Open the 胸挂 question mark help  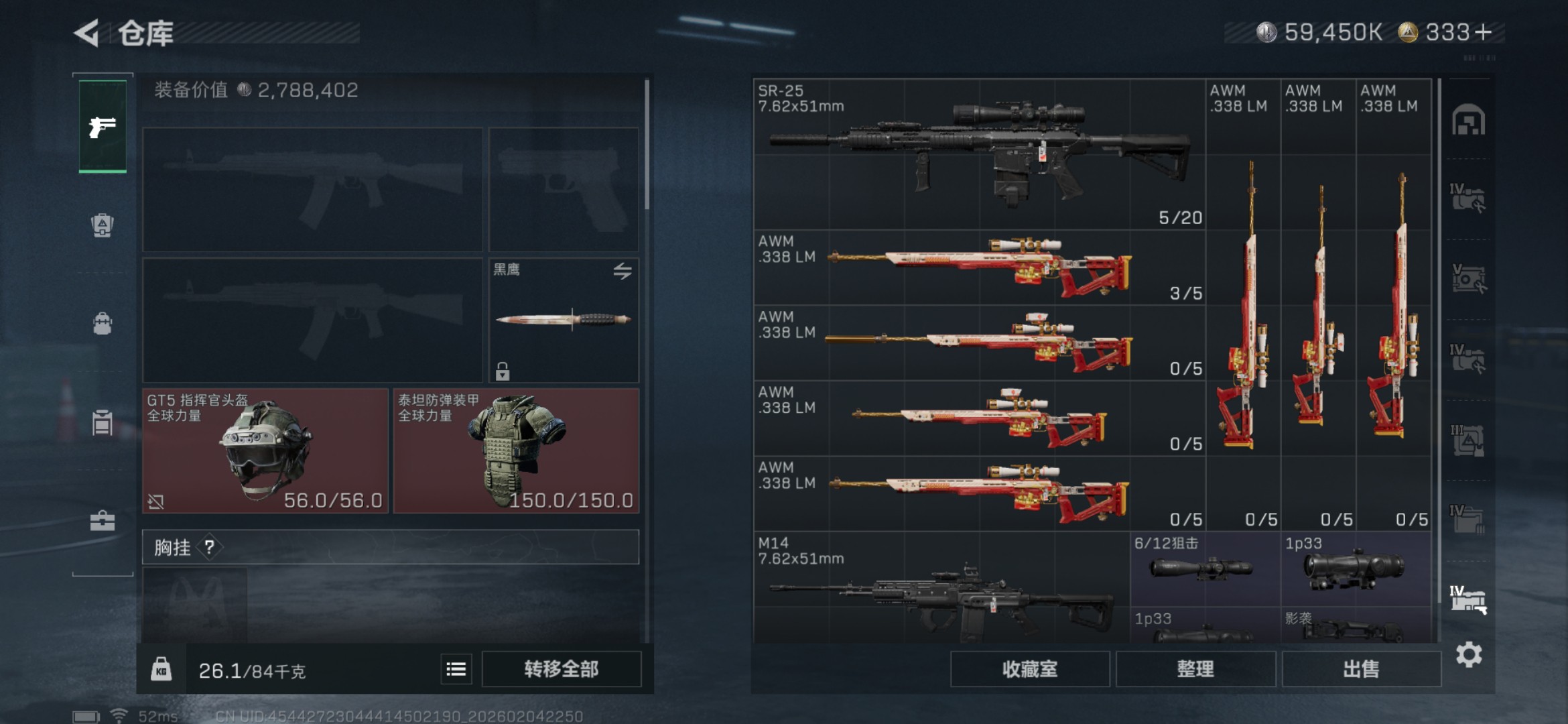coord(210,548)
